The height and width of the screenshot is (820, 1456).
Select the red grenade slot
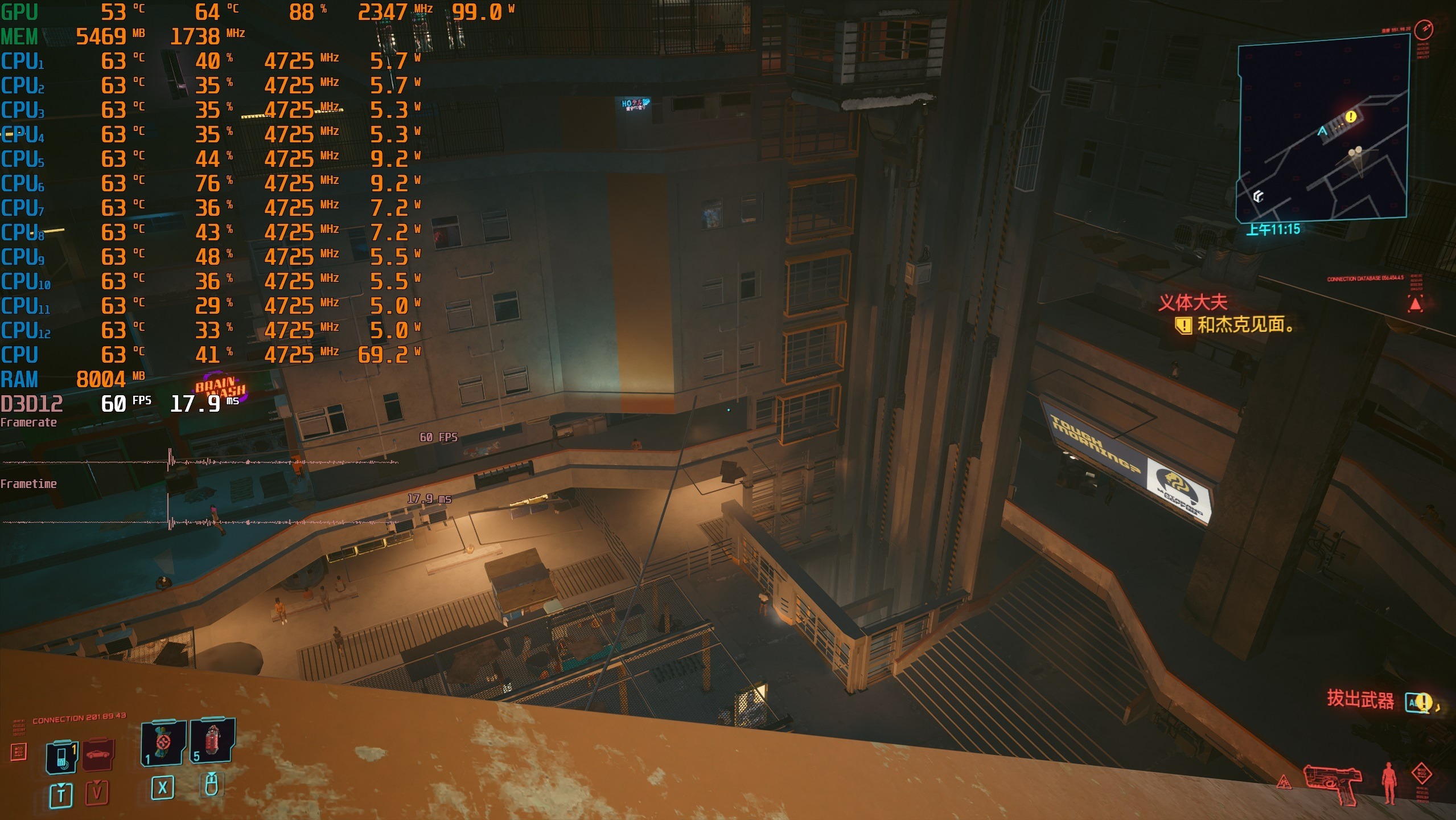[212, 741]
